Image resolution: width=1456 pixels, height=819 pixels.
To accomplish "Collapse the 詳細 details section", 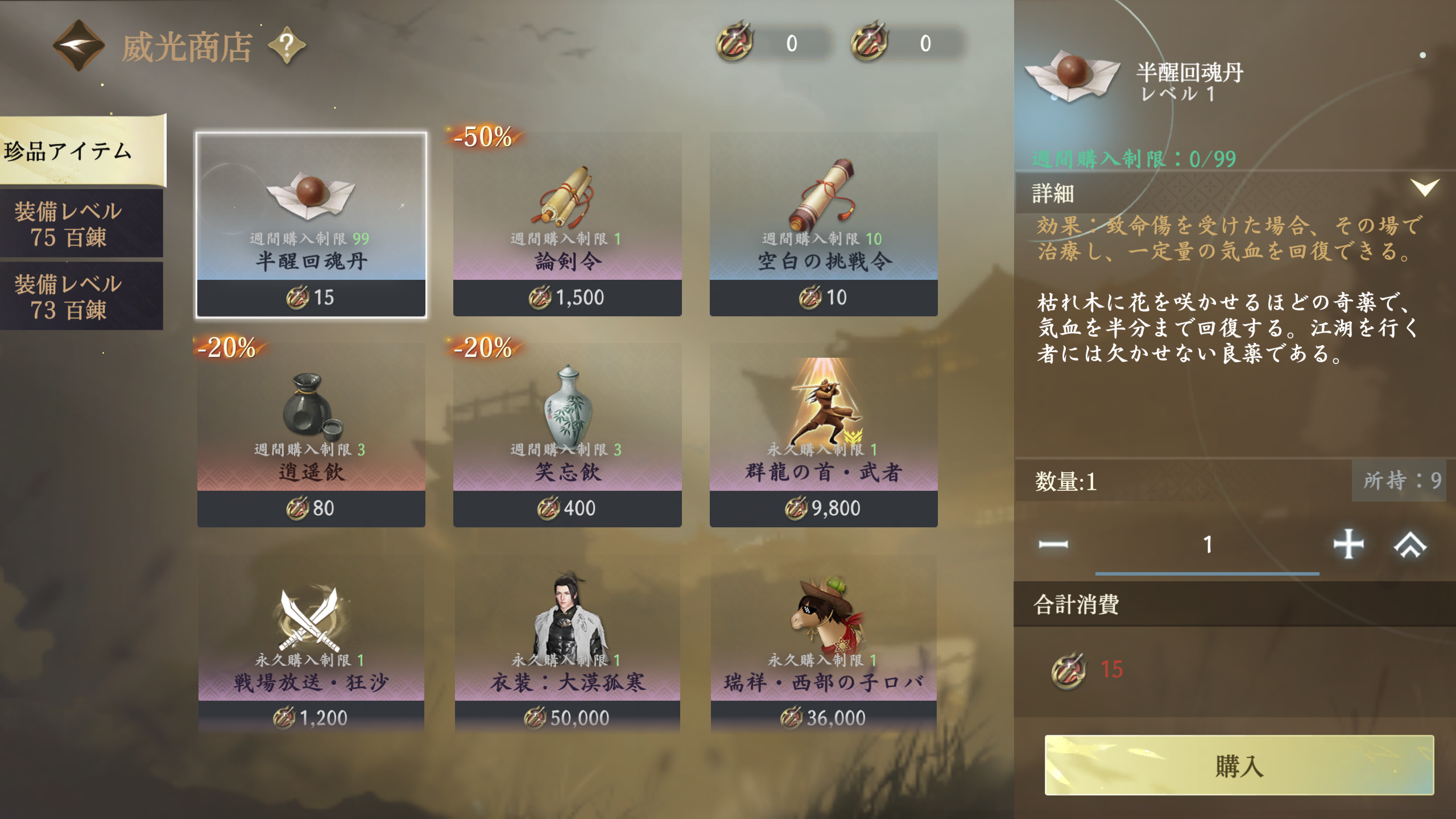I will click(x=1424, y=188).
